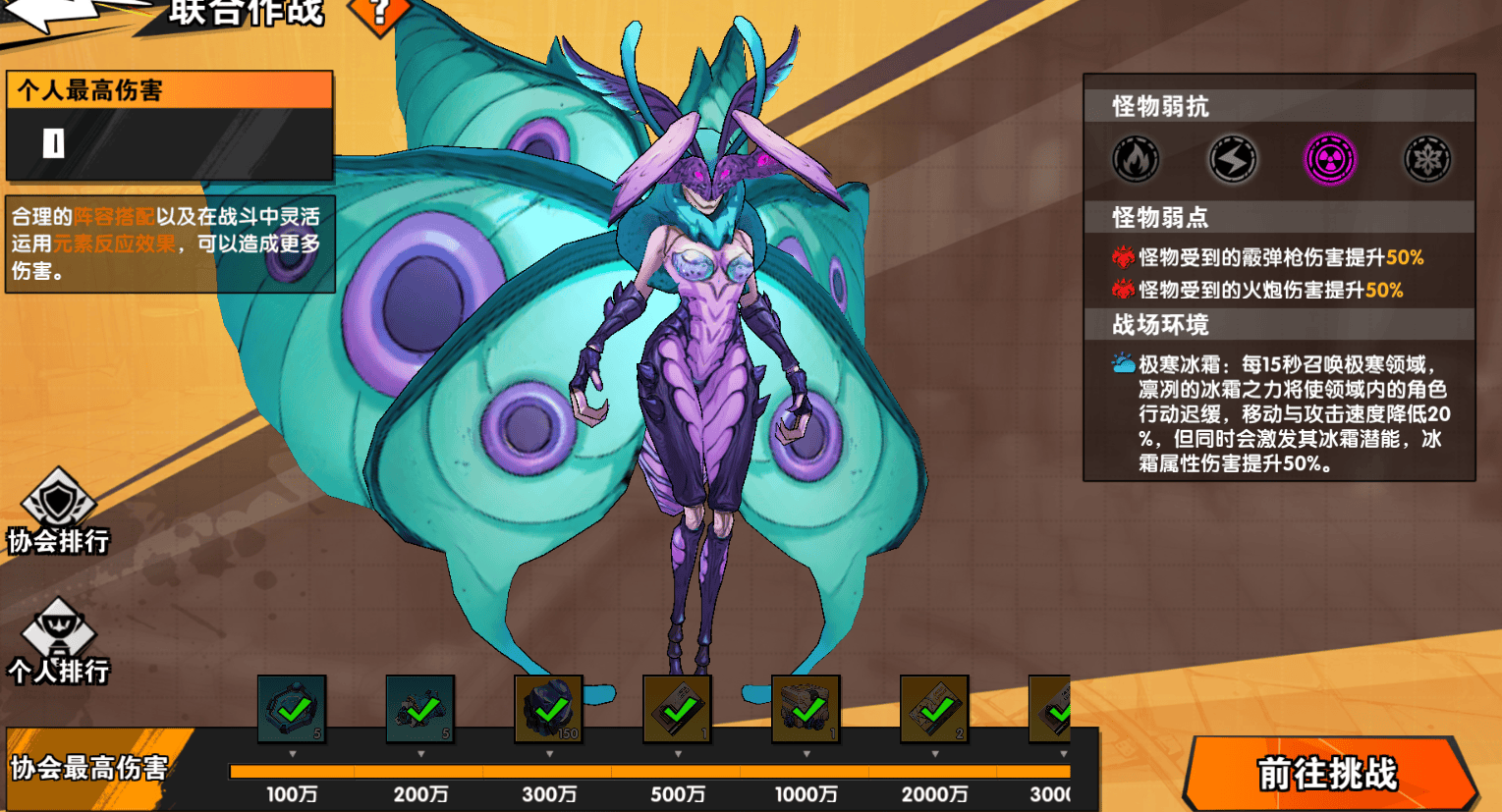Select the pink radiation weakness icon
1502x812 pixels.
[1329, 159]
